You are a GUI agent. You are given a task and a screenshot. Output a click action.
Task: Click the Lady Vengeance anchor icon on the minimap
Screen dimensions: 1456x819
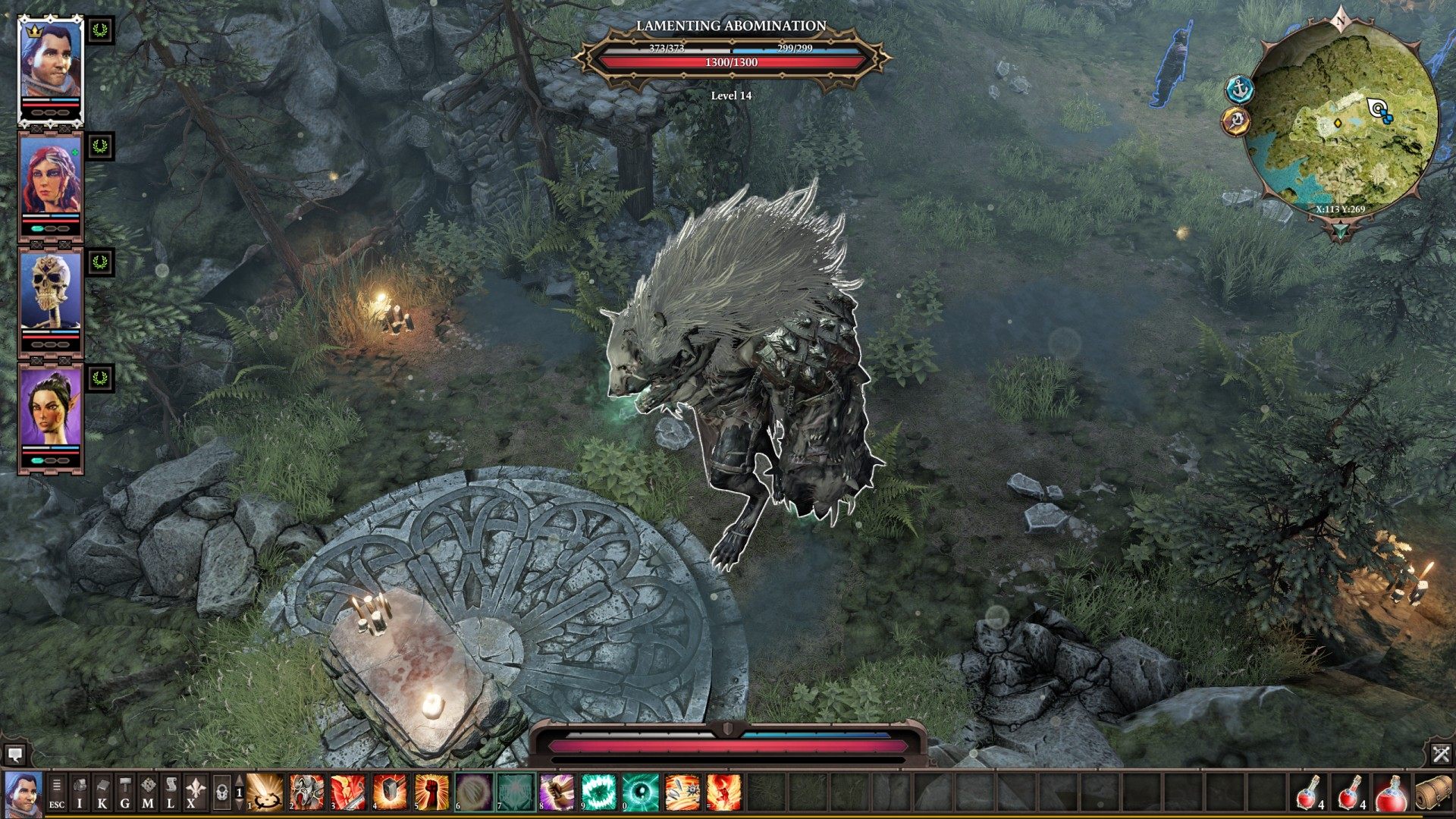[1241, 89]
